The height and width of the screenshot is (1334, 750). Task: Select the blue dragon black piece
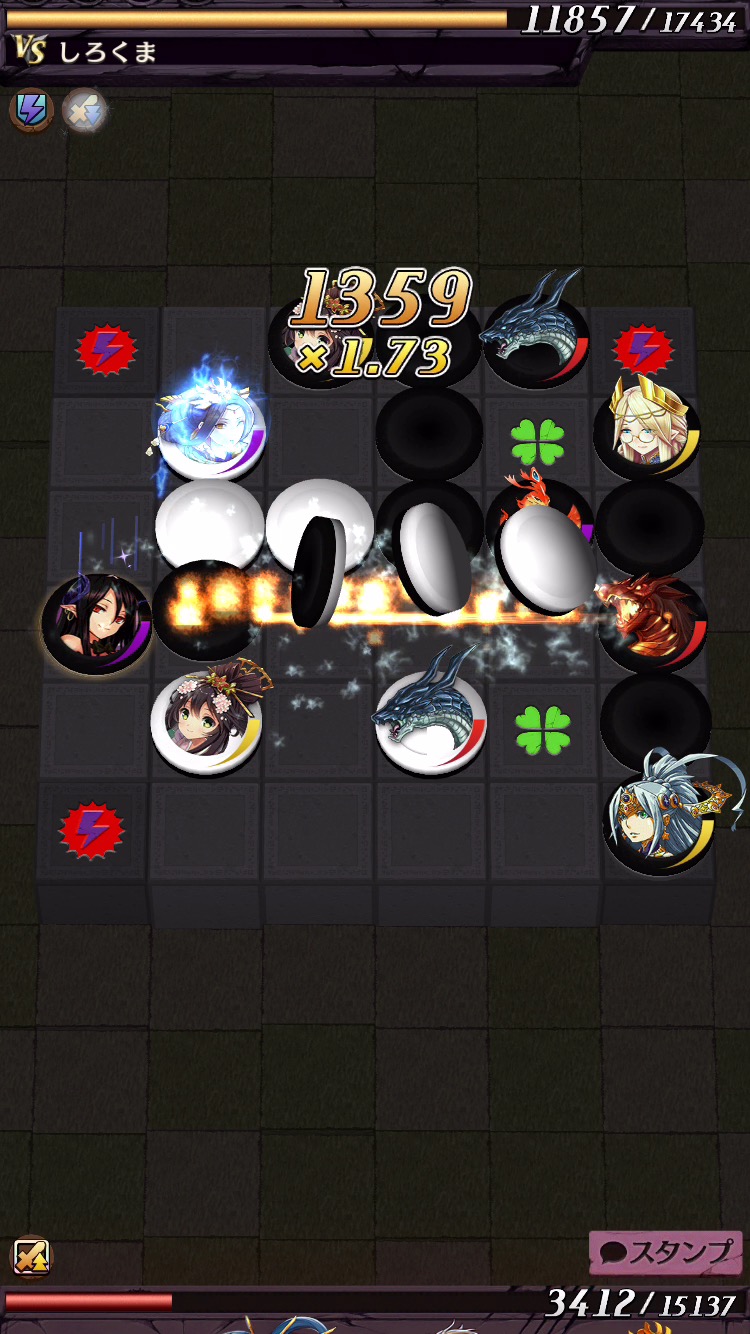[x=537, y=335]
